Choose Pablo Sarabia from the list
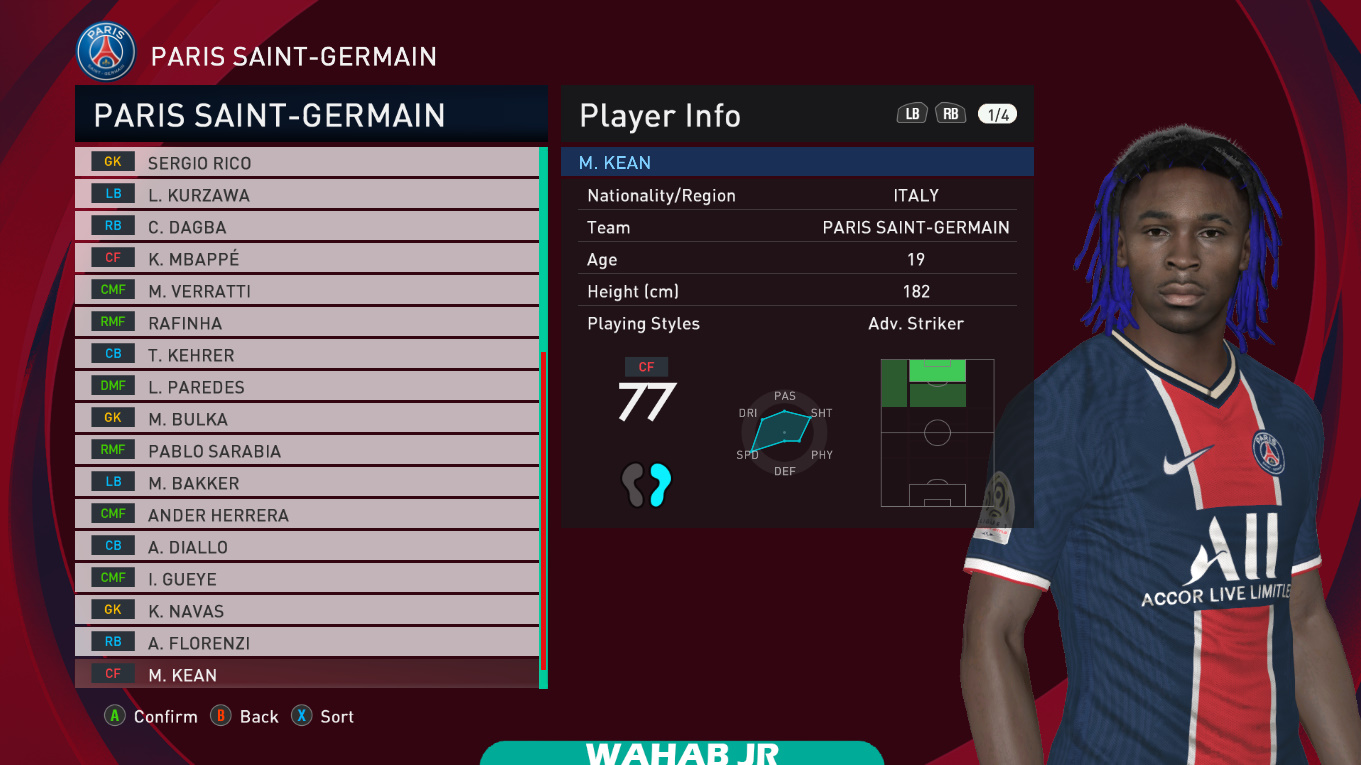The image size is (1361, 765). 306,451
